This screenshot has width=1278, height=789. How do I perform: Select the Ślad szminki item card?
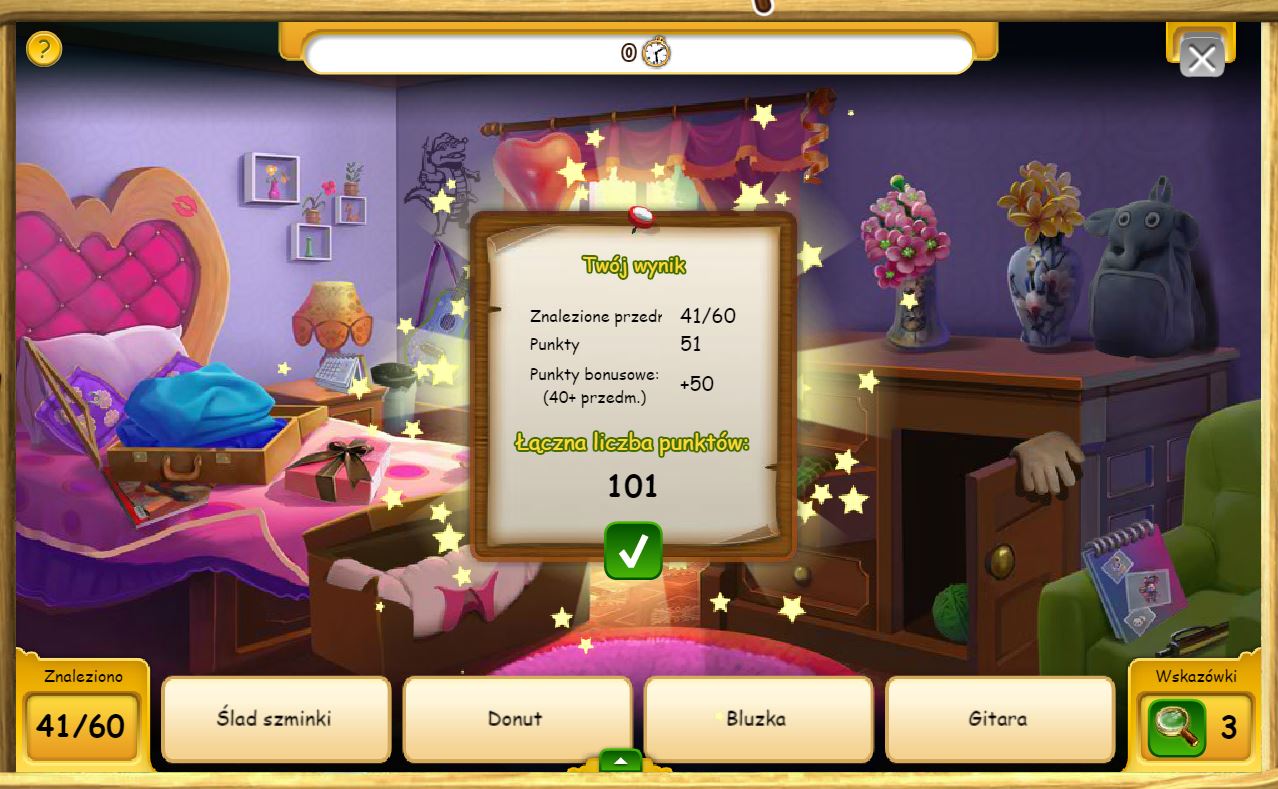click(275, 719)
